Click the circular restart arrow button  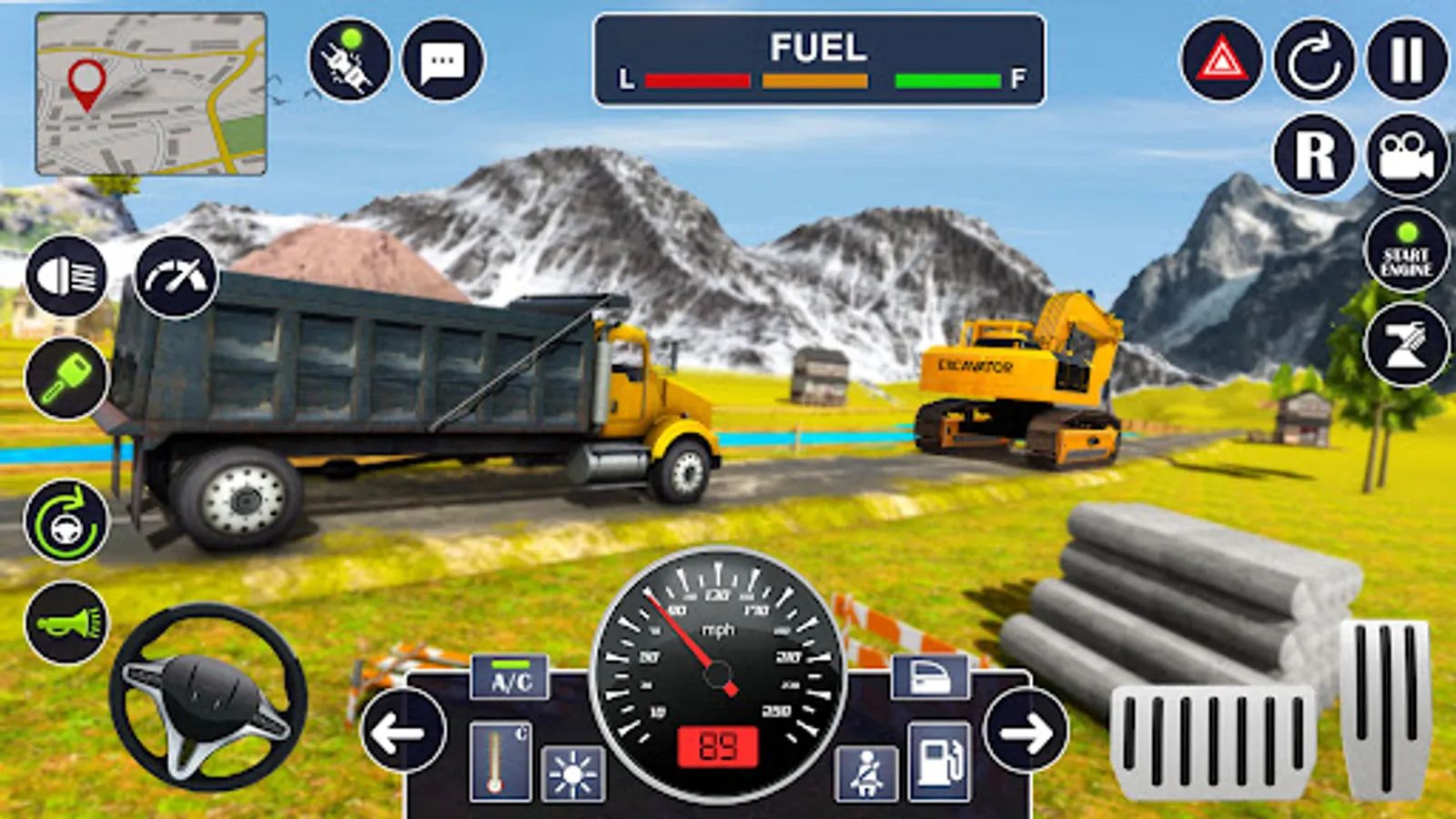1314,60
